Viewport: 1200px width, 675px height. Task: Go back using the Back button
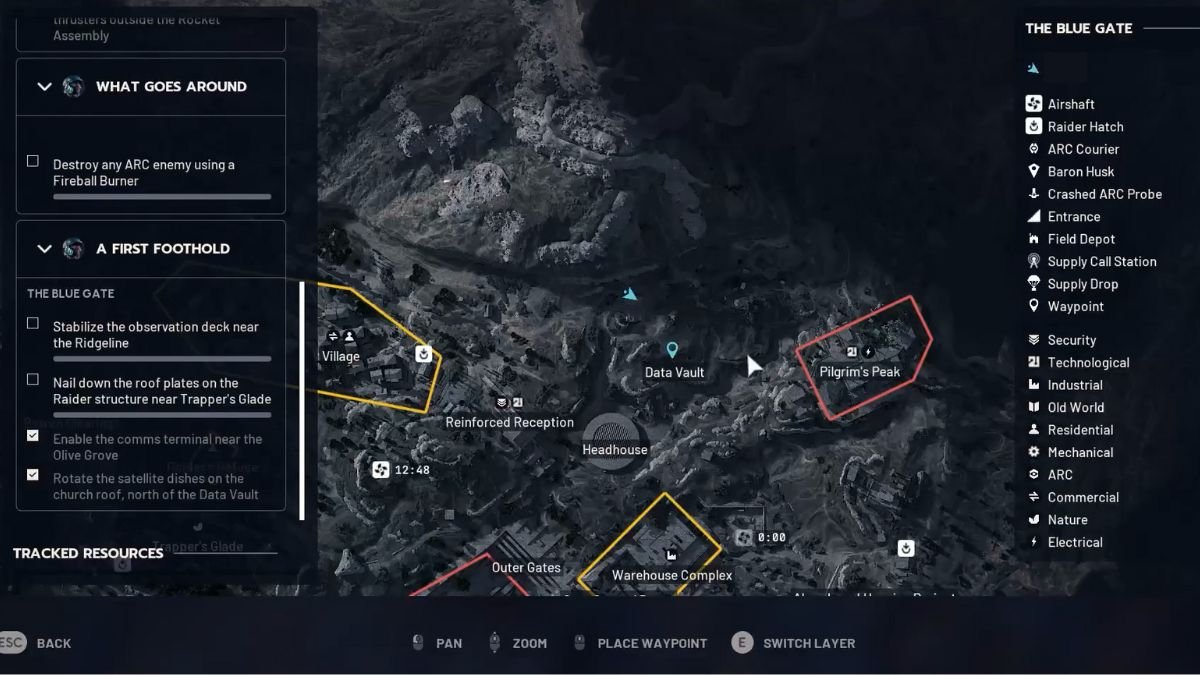[x=40, y=643]
